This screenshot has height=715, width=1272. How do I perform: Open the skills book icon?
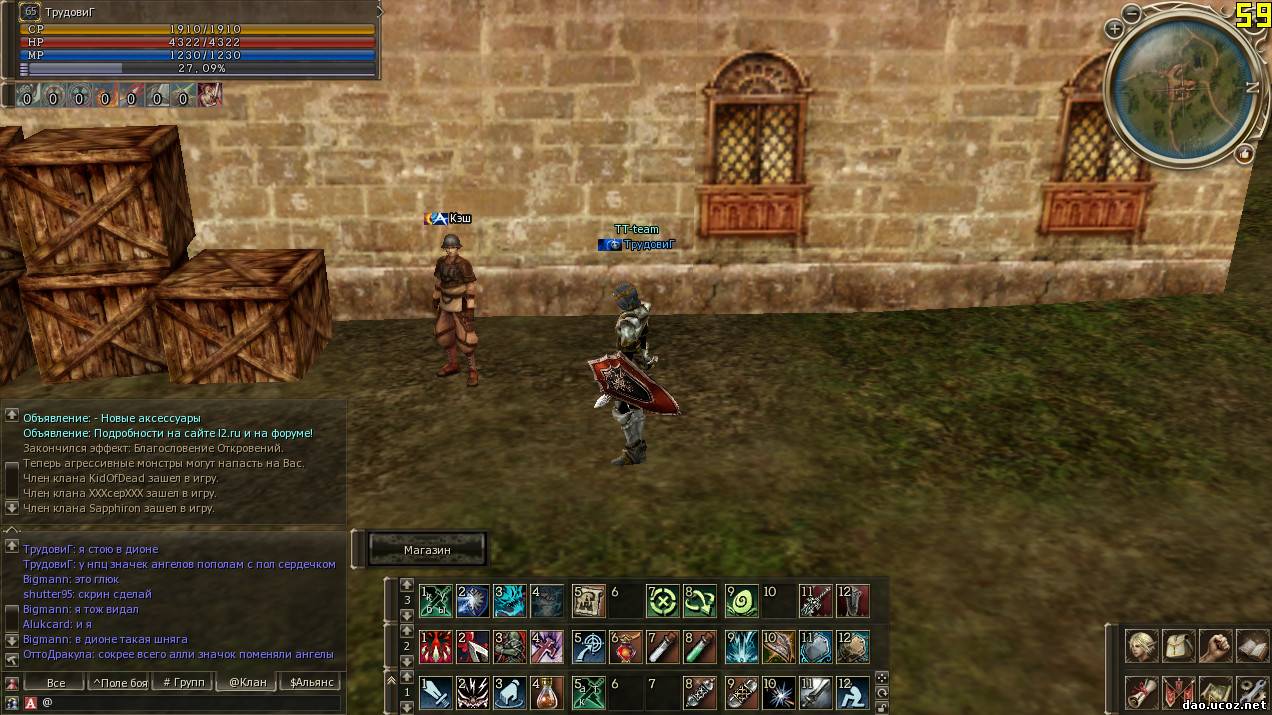click(1252, 646)
